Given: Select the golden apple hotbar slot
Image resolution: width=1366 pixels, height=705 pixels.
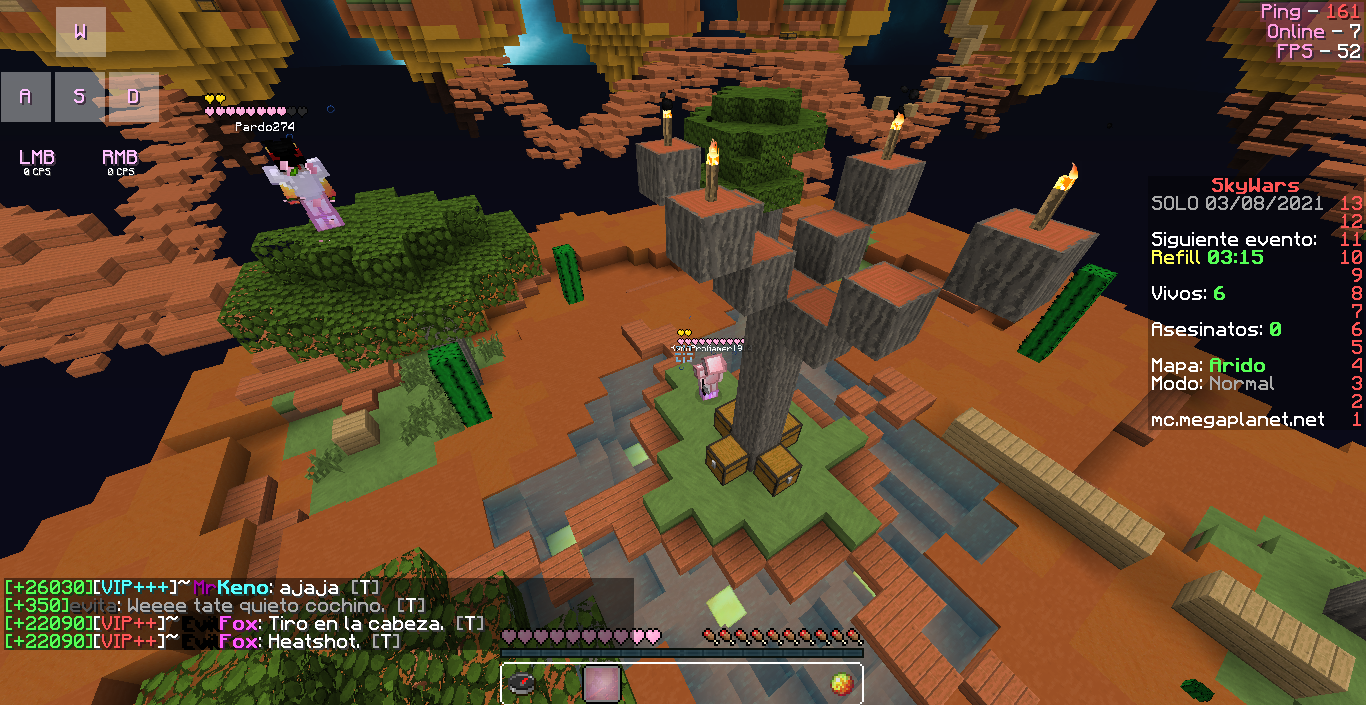Looking at the screenshot, I should pyautogui.click(x=841, y=684).
